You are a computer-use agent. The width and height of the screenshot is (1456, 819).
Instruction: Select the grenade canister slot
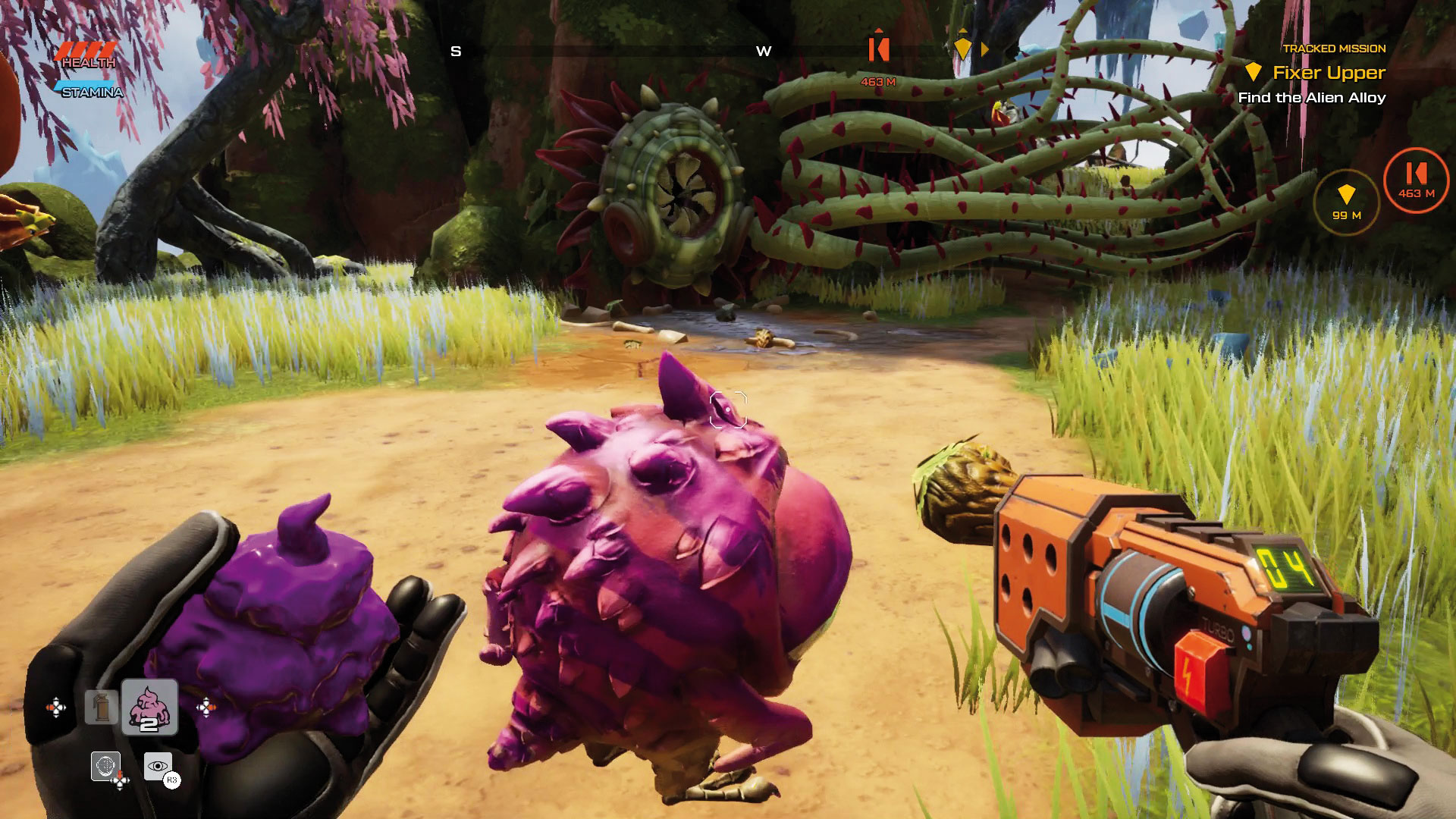pyautogui.click(x=102, y=707)
